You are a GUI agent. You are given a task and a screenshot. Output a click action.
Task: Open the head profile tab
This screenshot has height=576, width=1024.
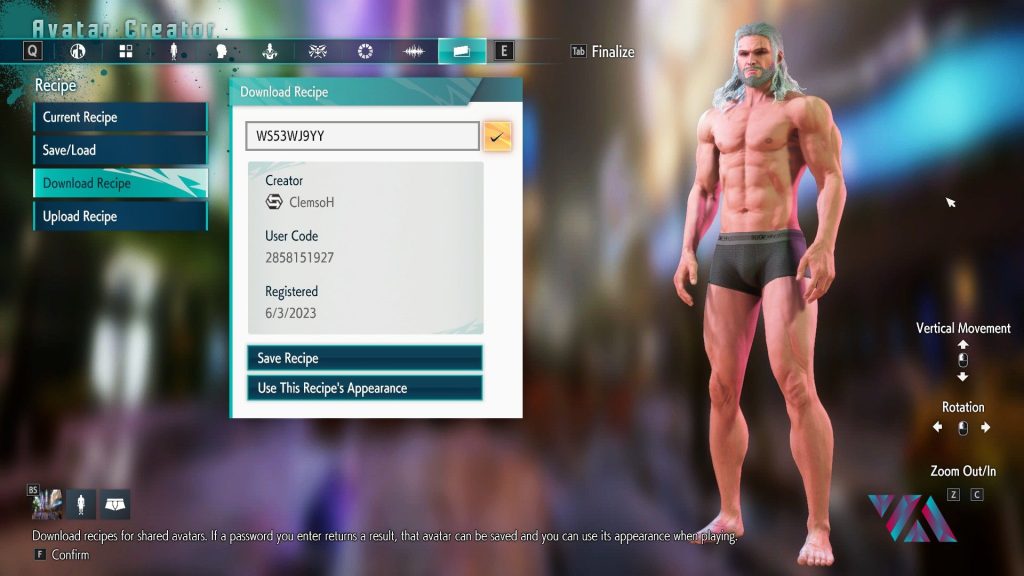[221, 51]
